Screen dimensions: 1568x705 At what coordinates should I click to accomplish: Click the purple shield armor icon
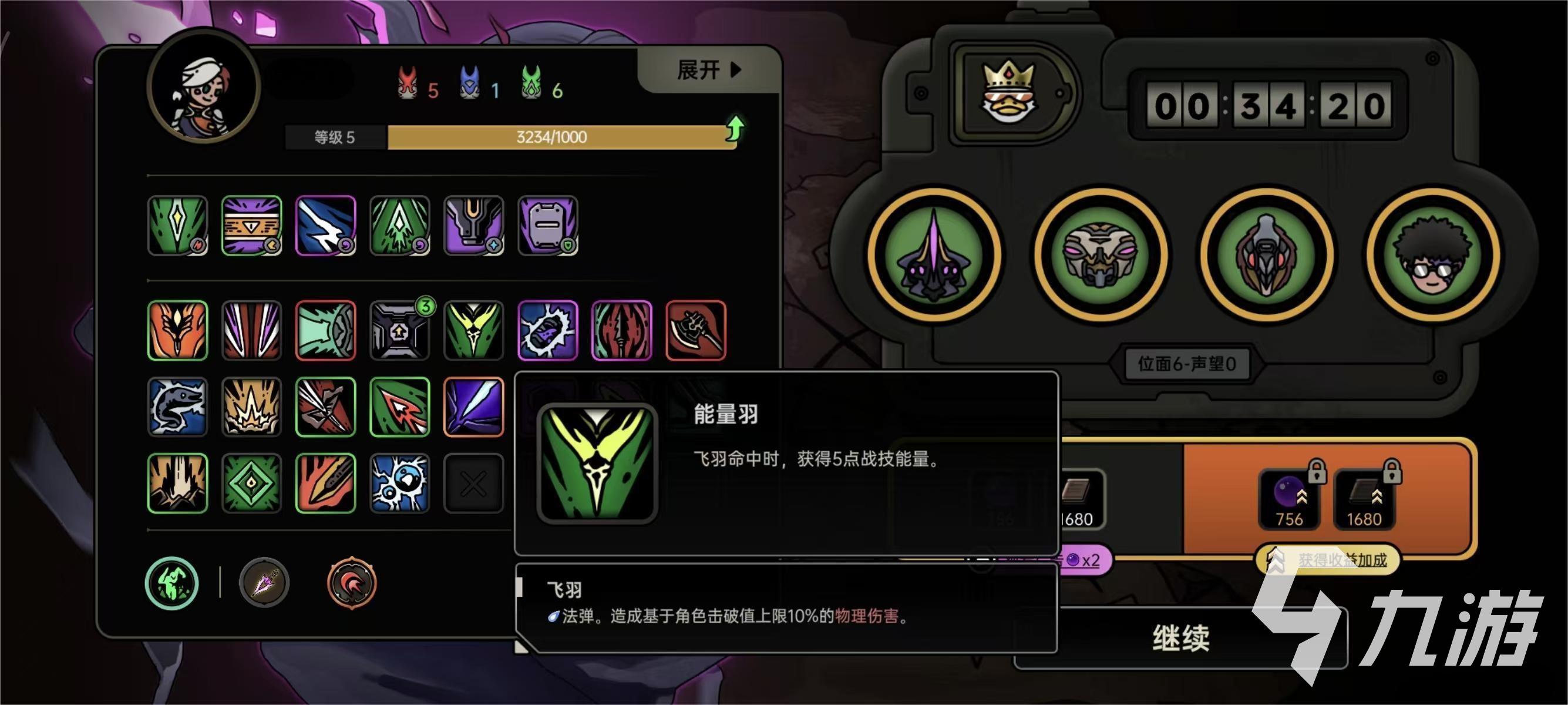[547, 226]
